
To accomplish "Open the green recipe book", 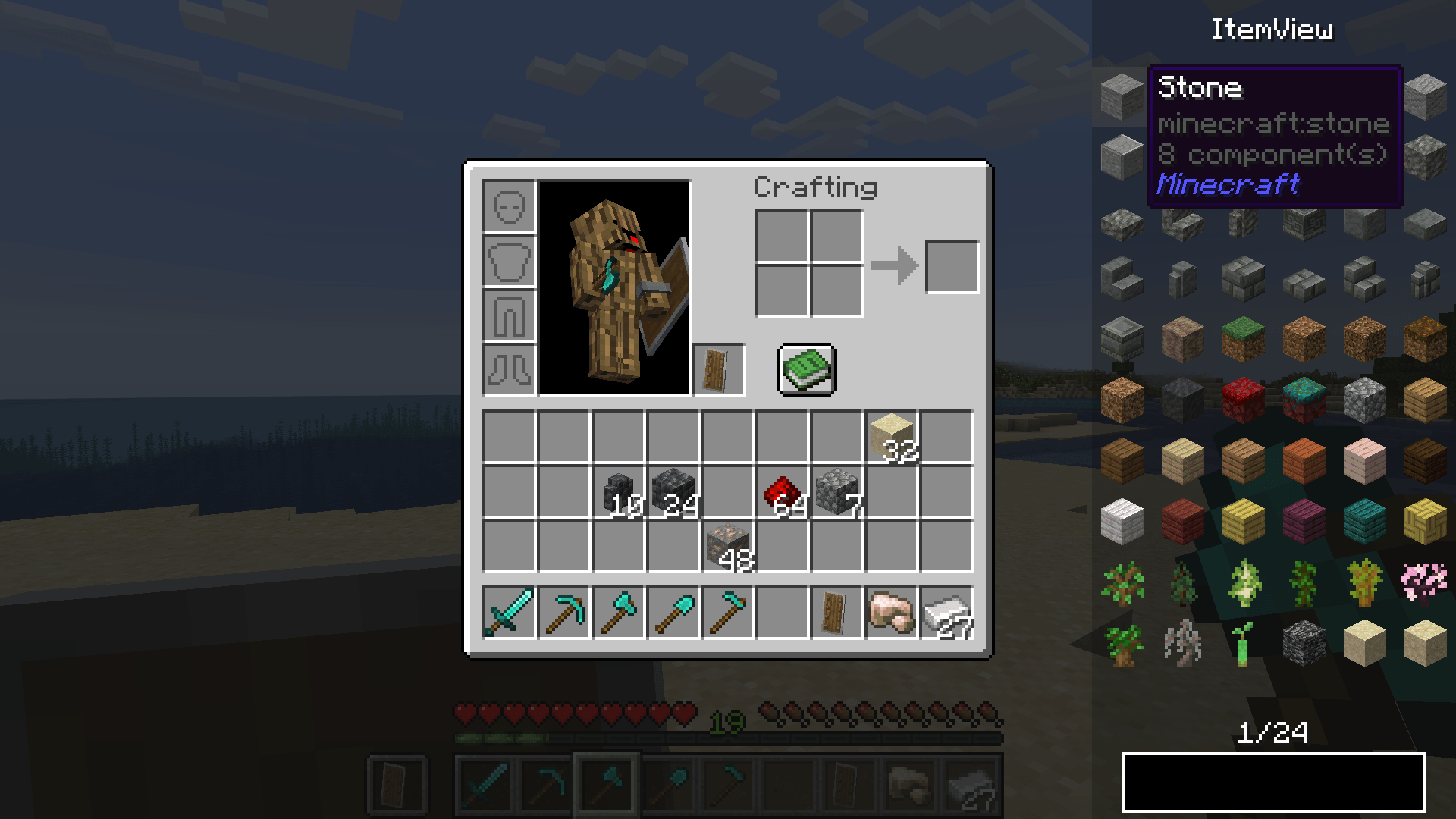I will coord(806,369).
